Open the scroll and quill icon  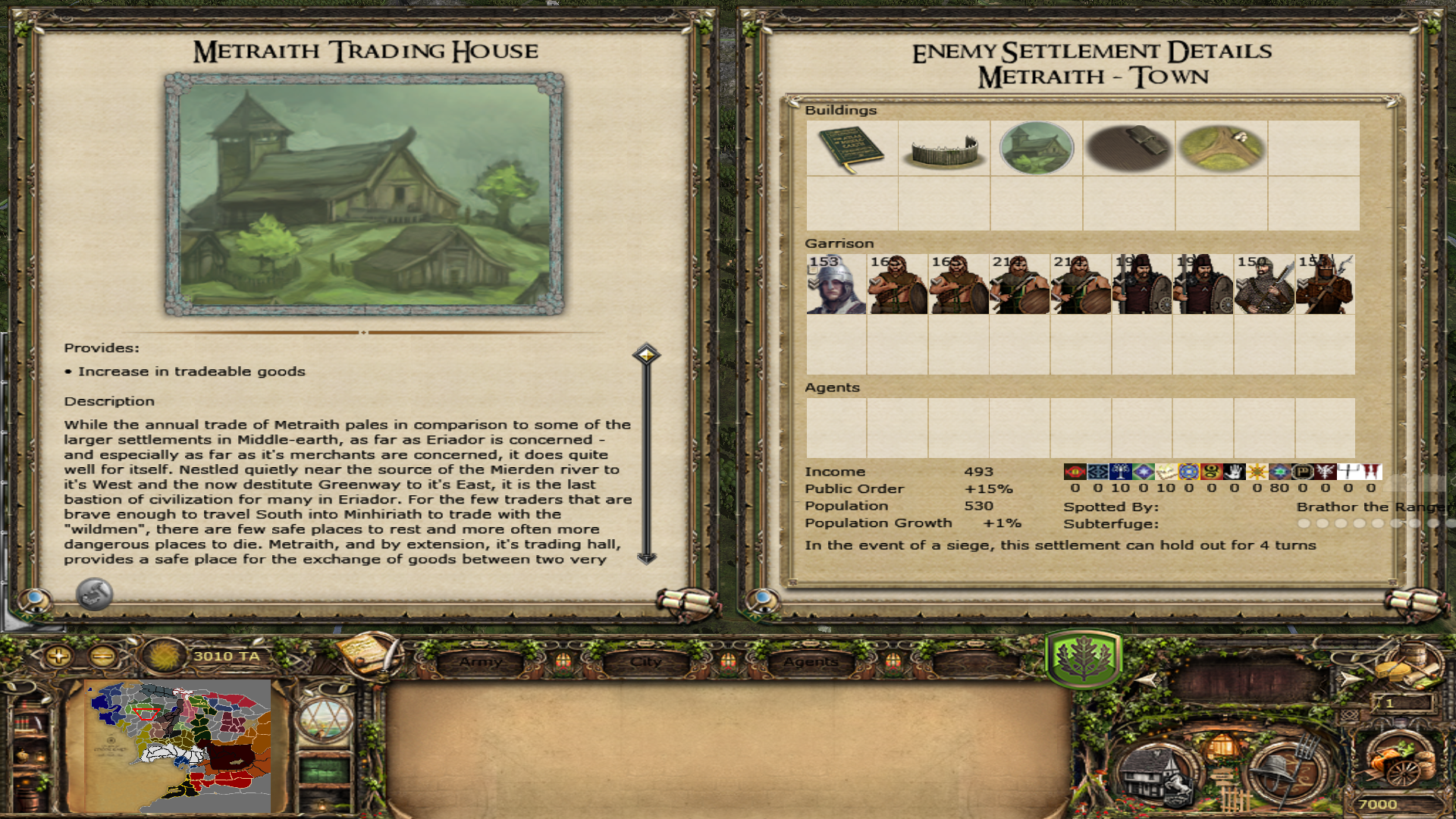click(369, 654)
